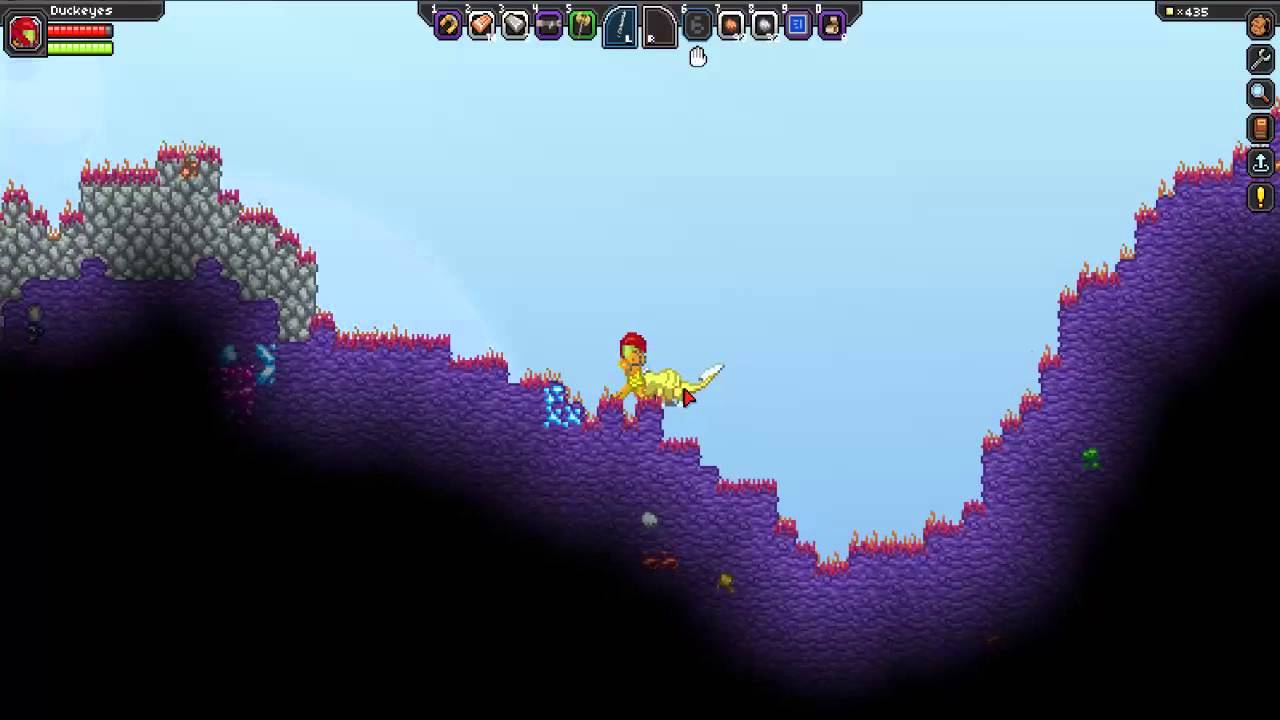
Task: Select the copper bar in hotbar slot 2
Action: [481, 26]
